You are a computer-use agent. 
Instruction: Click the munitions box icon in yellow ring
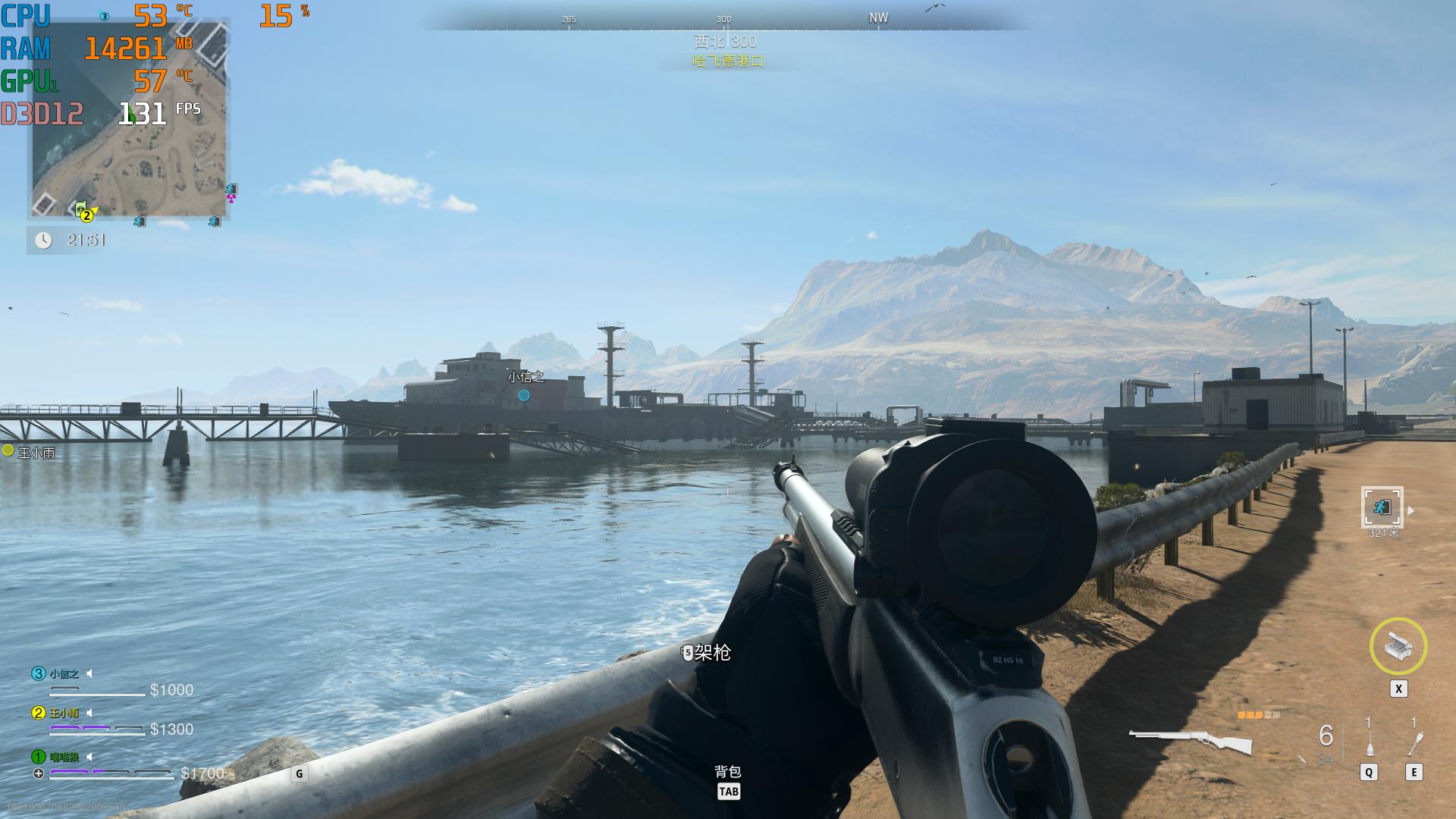pos(1398,646)
